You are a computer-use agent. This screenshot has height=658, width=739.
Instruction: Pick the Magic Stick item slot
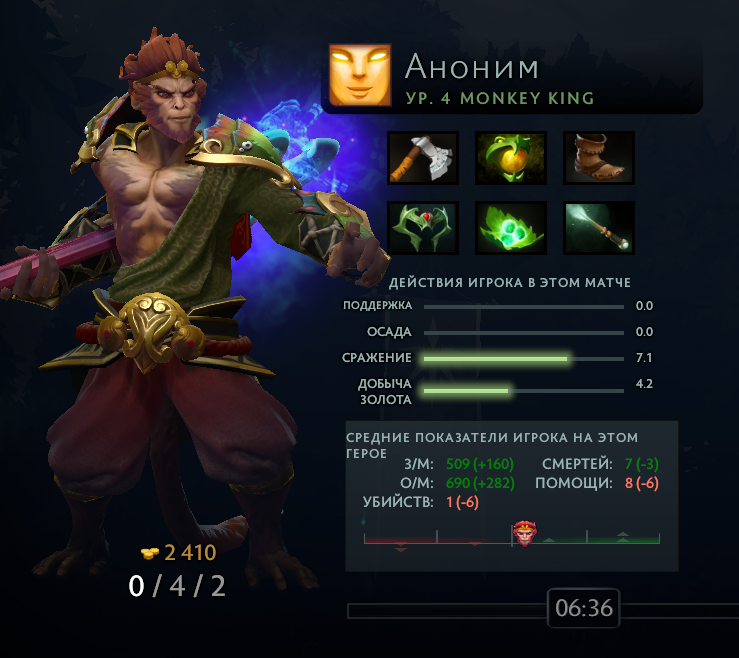599,228
